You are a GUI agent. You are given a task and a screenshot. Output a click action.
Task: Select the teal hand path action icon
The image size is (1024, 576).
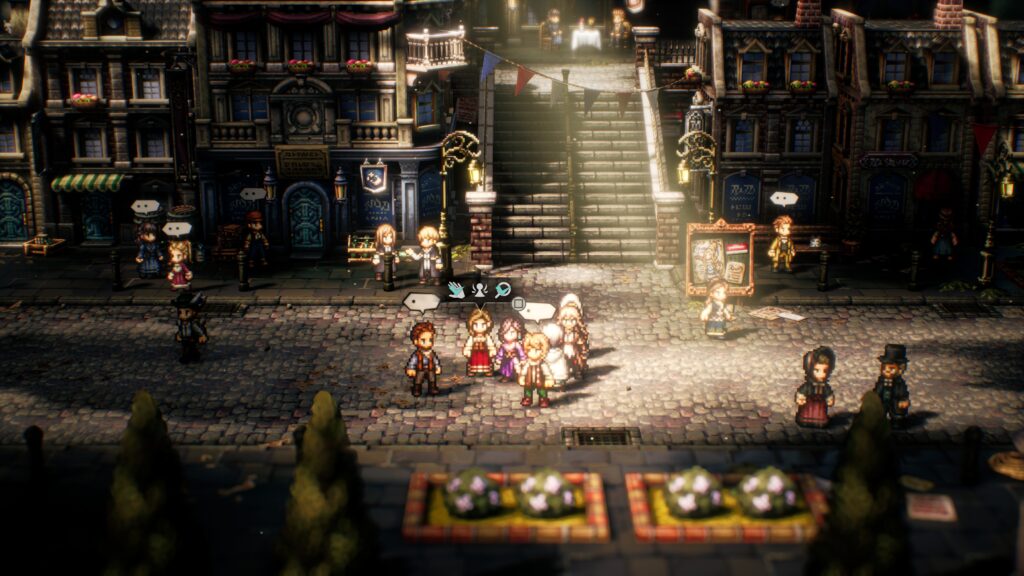click(x=456, y=290)
